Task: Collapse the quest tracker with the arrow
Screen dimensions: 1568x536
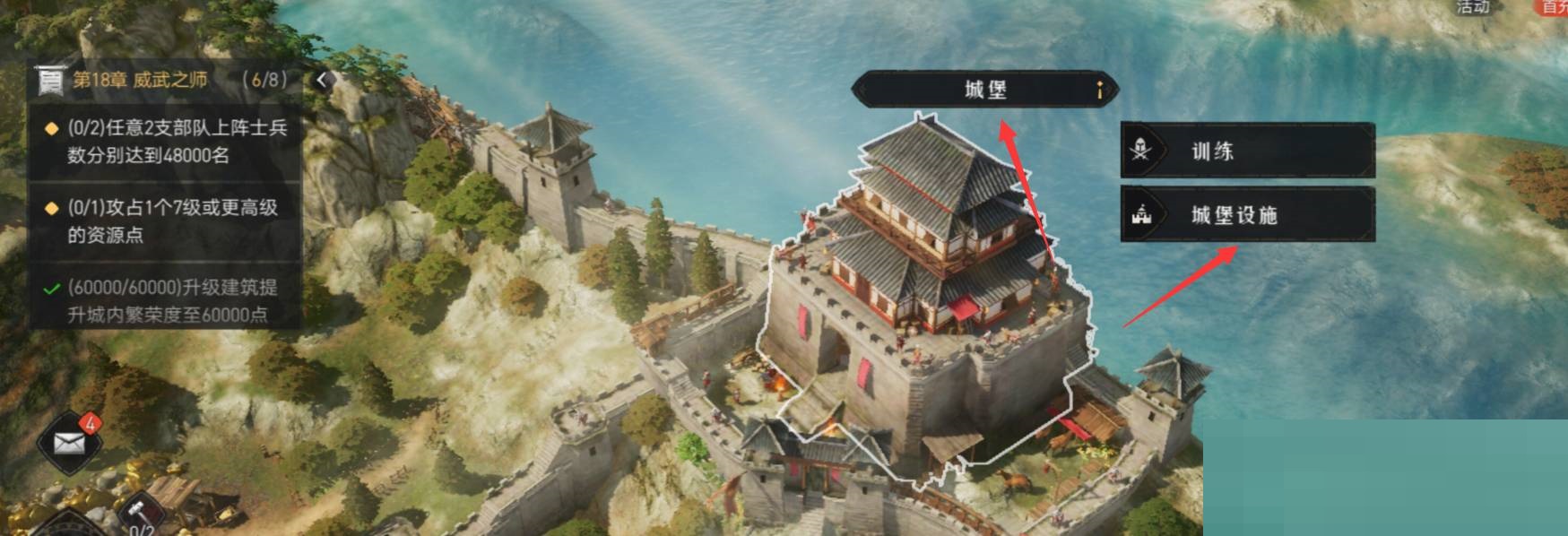Action: 323,80
